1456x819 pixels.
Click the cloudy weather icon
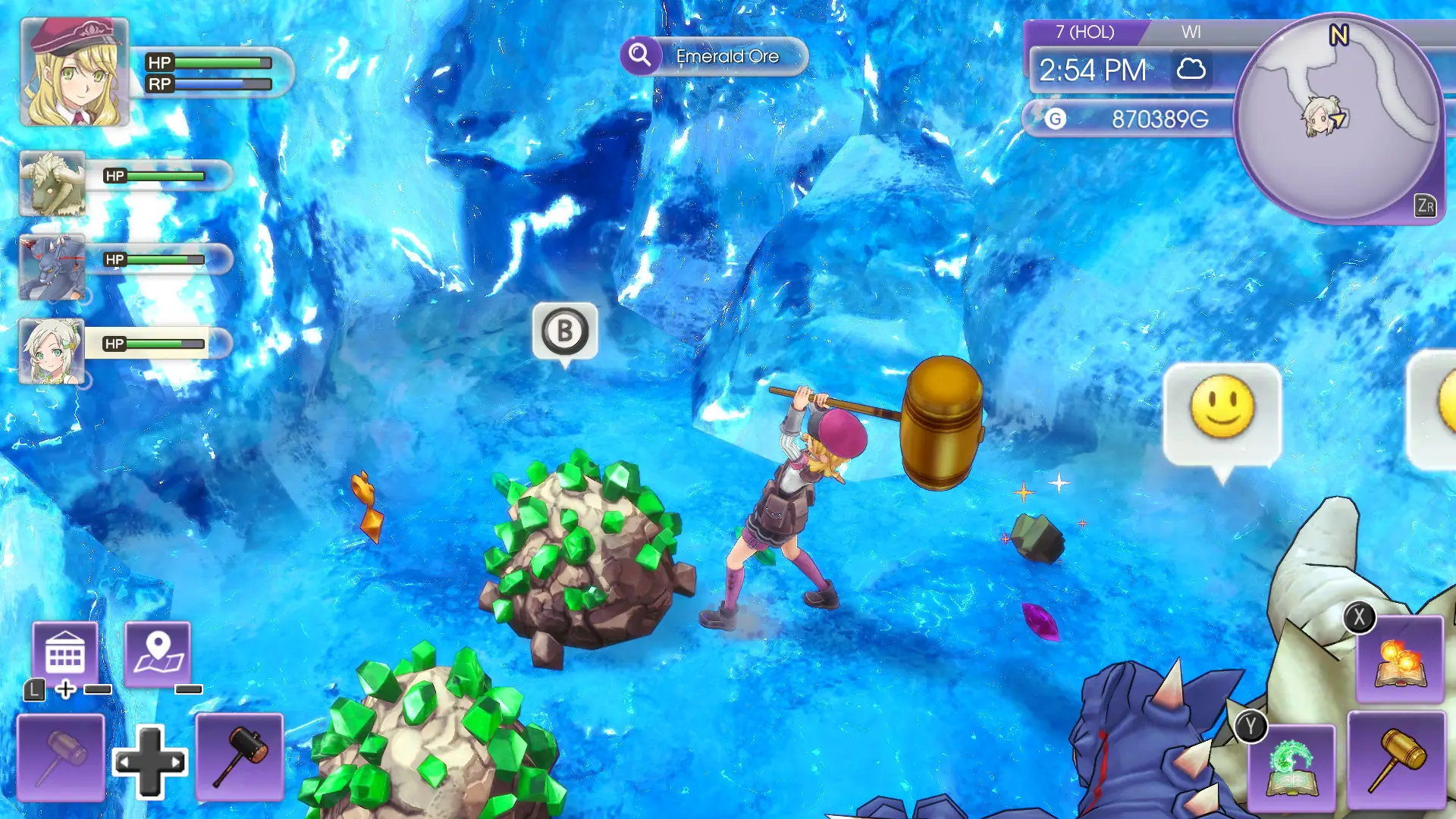tap(1191, 70)
